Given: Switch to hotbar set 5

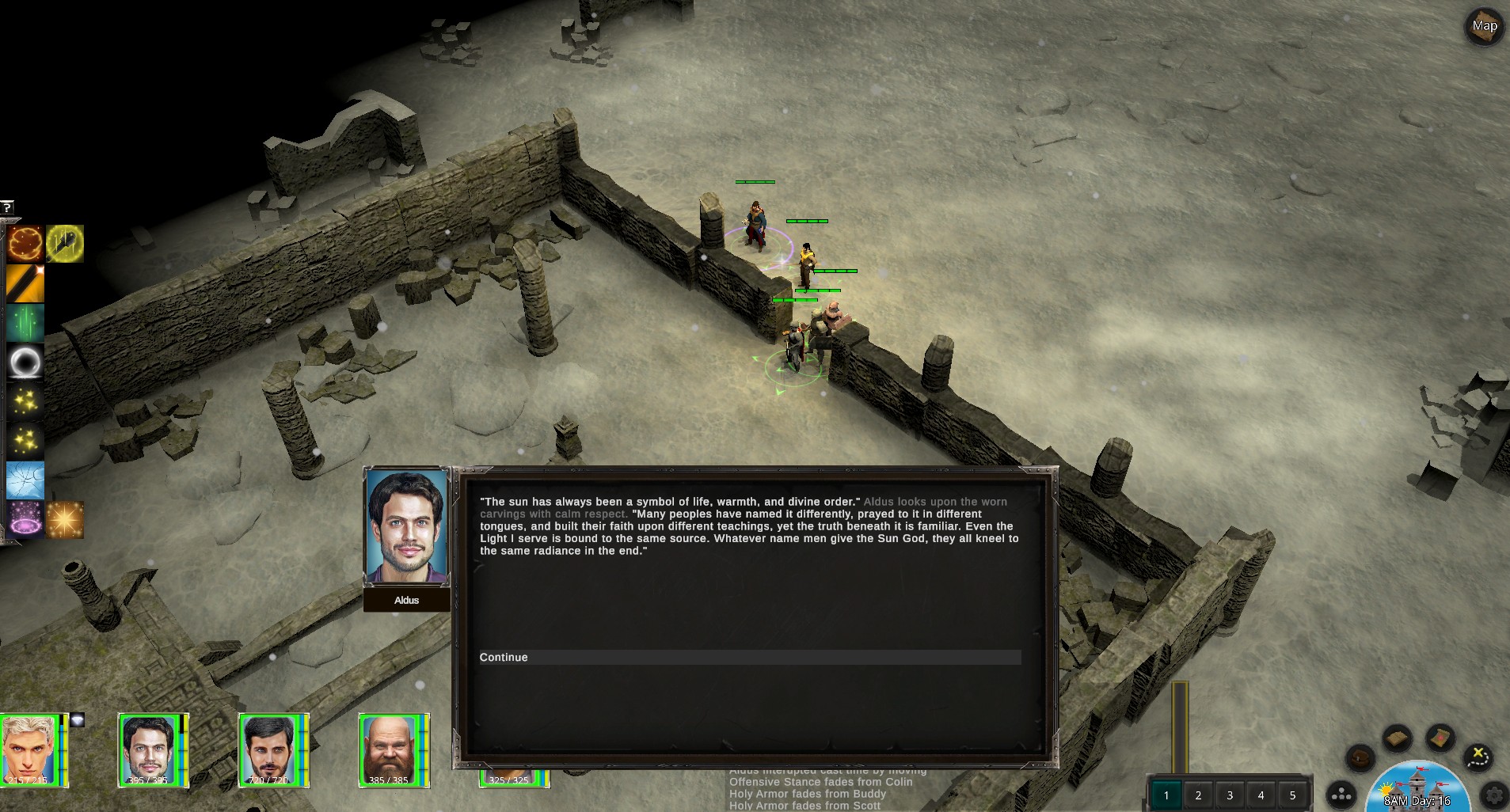Looking at the screenshot, I should pos(1293,795).
